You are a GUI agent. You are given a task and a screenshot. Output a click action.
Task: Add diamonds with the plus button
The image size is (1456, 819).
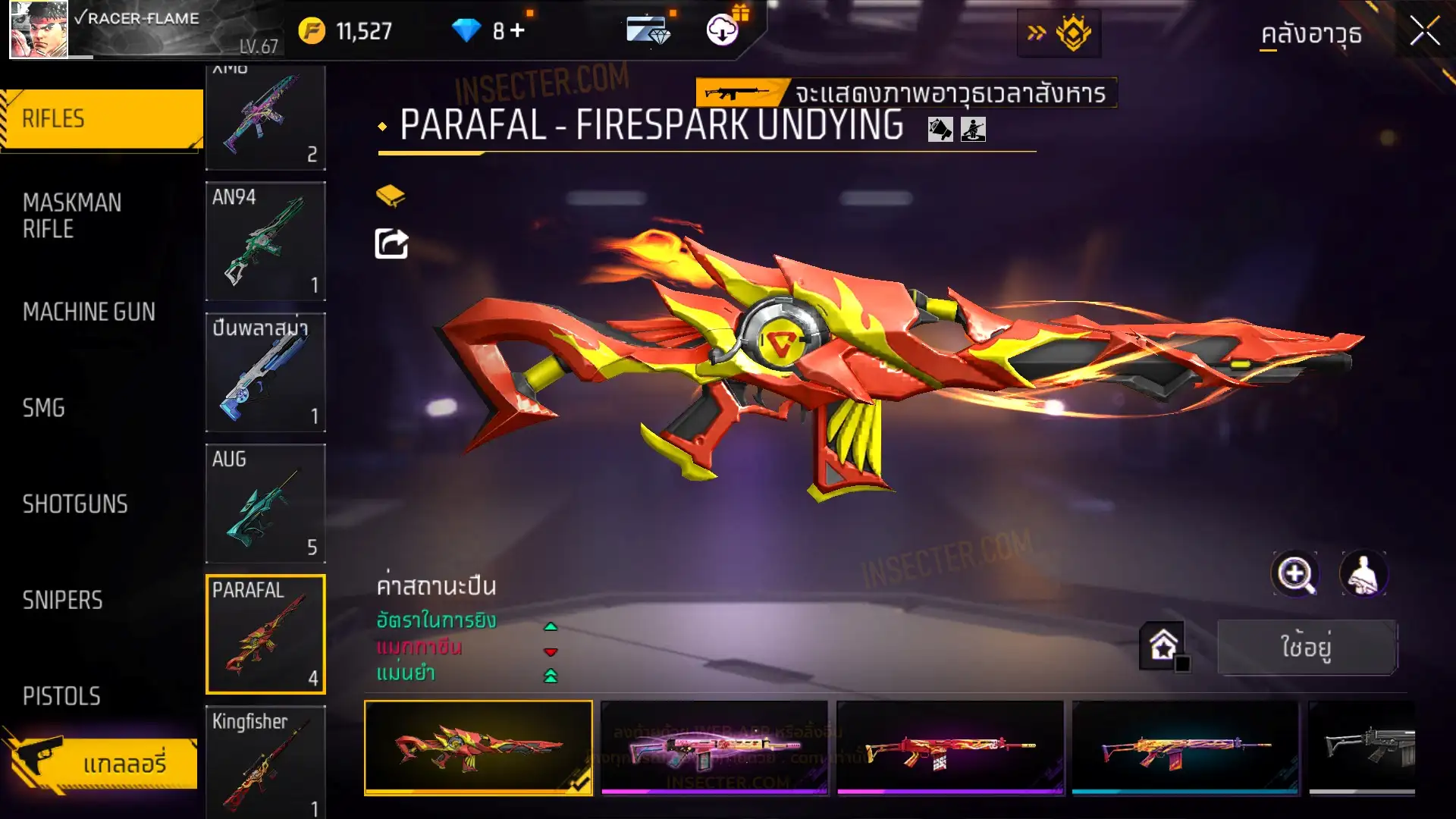click(518, 30)
